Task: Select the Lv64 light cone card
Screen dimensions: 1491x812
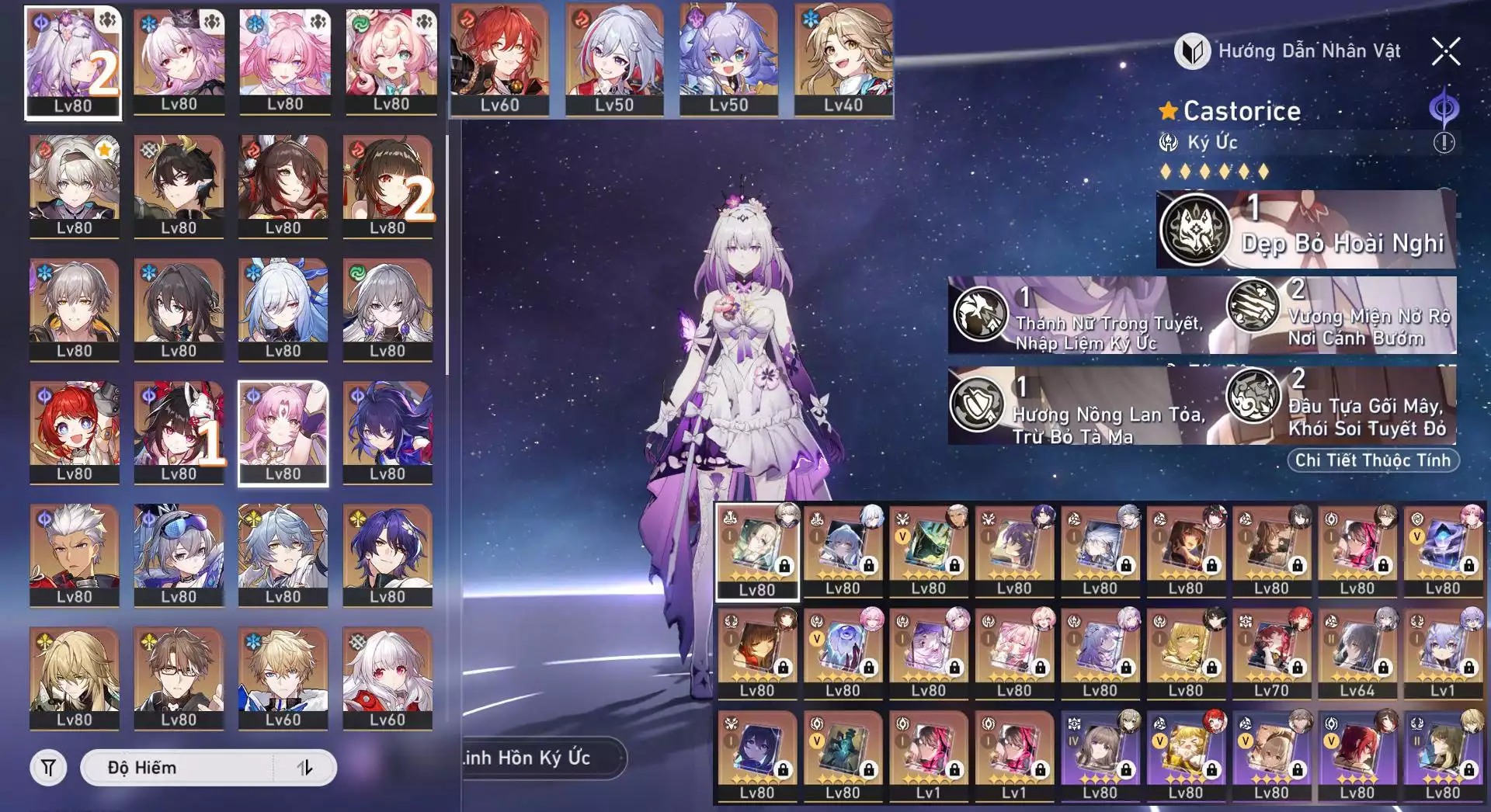Action: pyautogui.click(x=1357, y=654)
